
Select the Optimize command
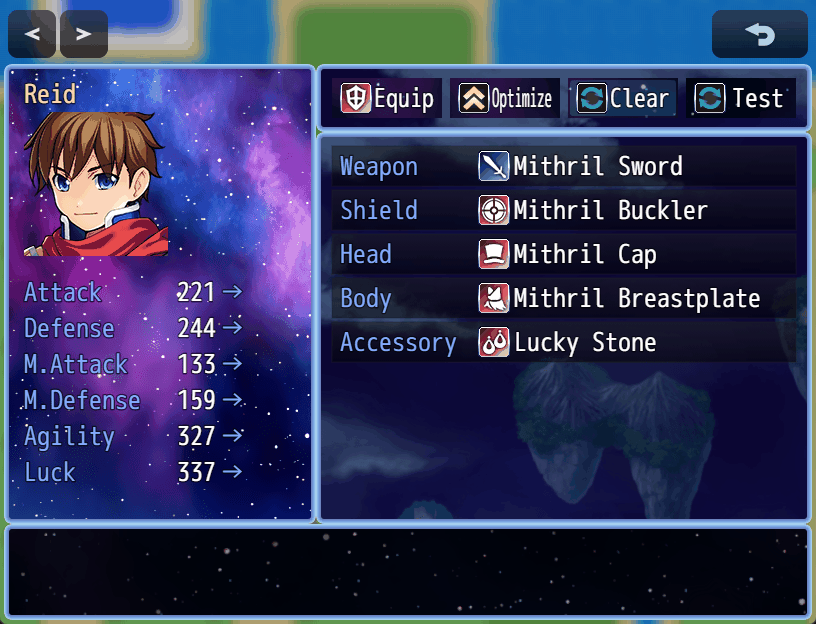click(x=505, y=98)
